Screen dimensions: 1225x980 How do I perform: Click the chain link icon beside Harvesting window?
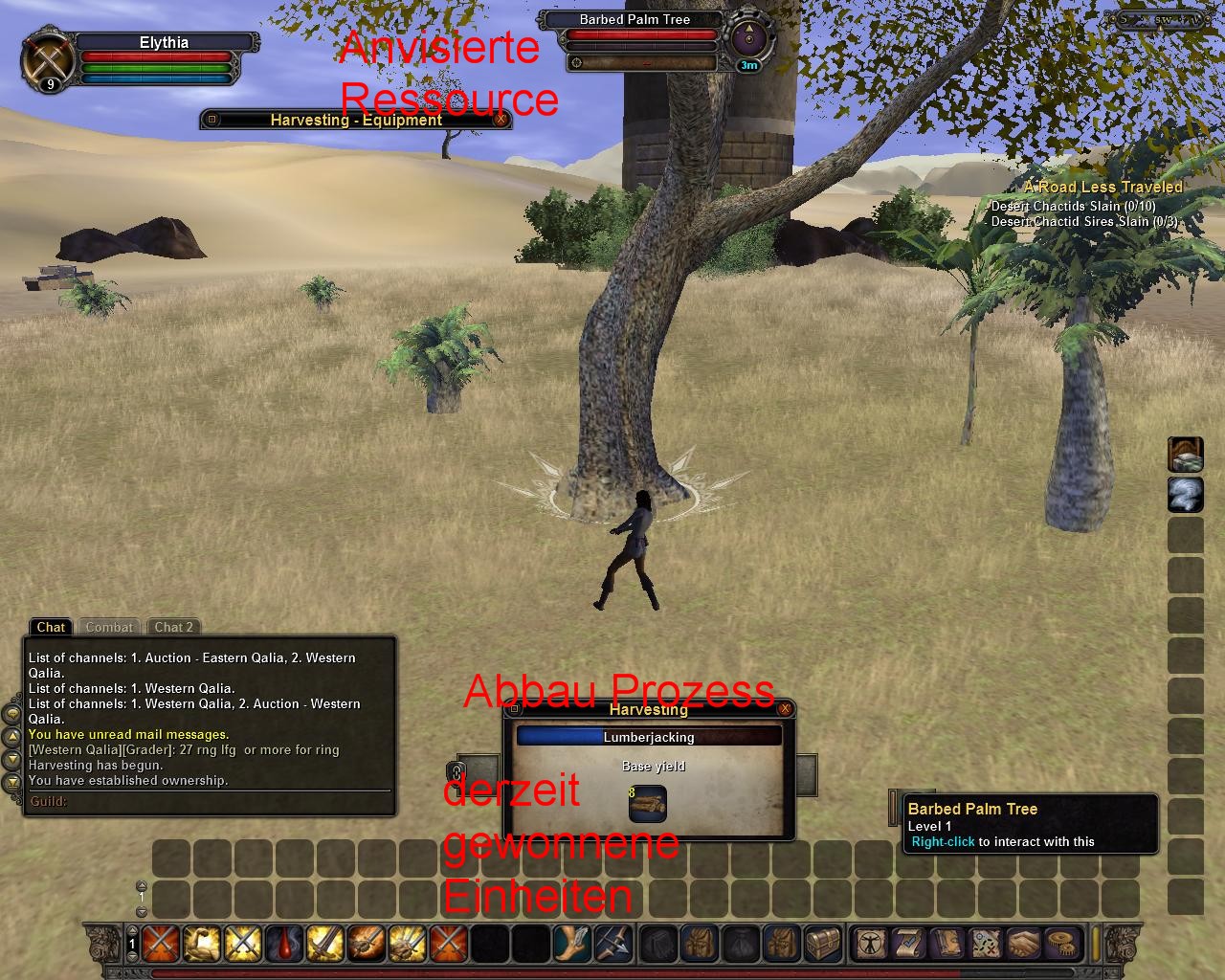coord(457,771)
